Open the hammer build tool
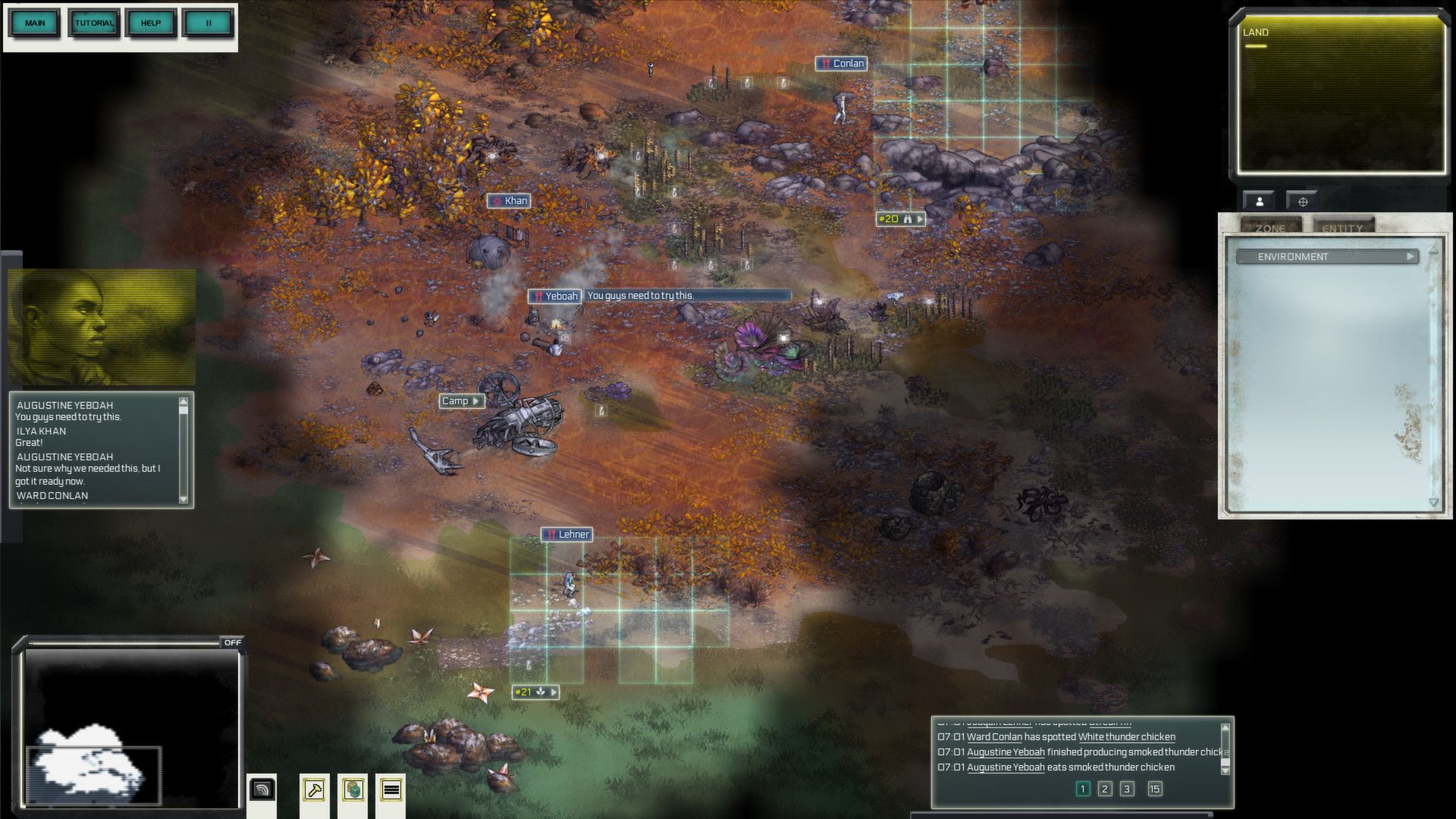 314,790
